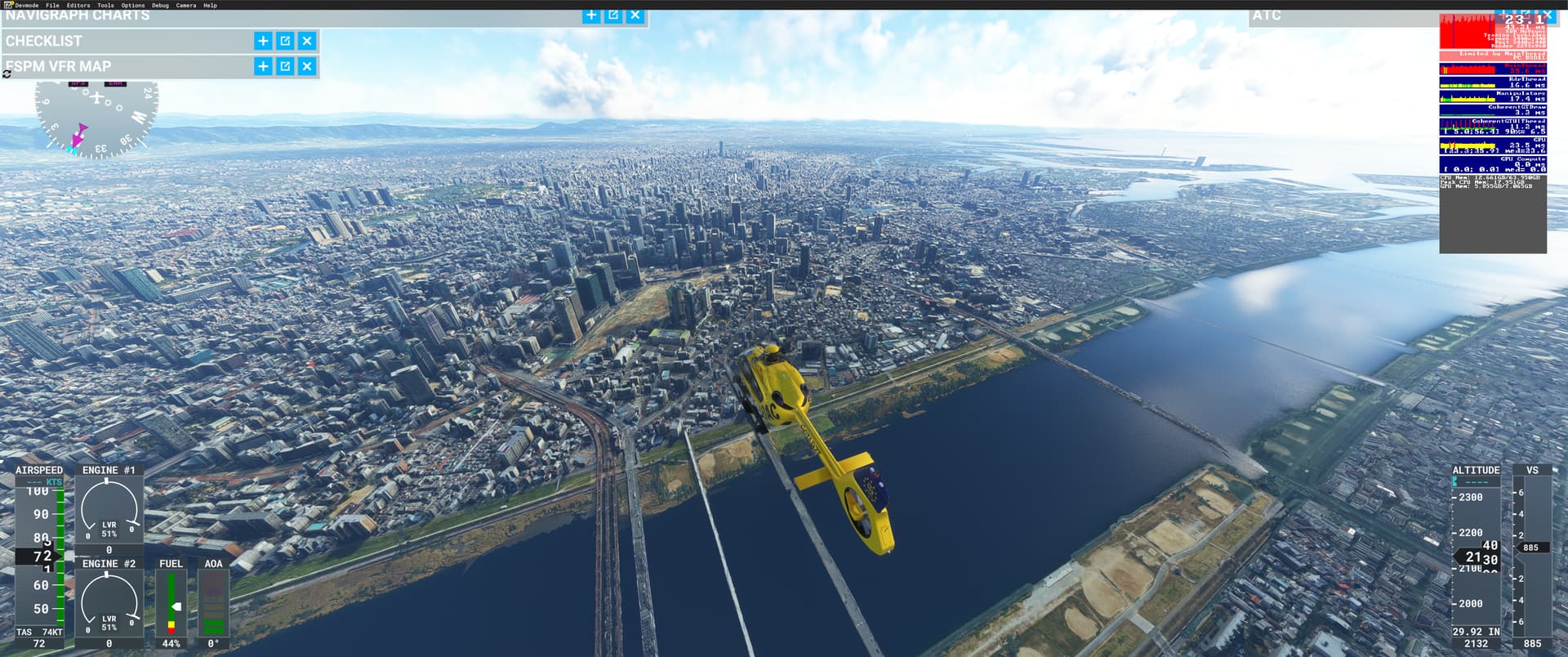Close the ATC panel
Image resolution: width=1568 pixels, height=657 pixels.
pos(1549,15)
